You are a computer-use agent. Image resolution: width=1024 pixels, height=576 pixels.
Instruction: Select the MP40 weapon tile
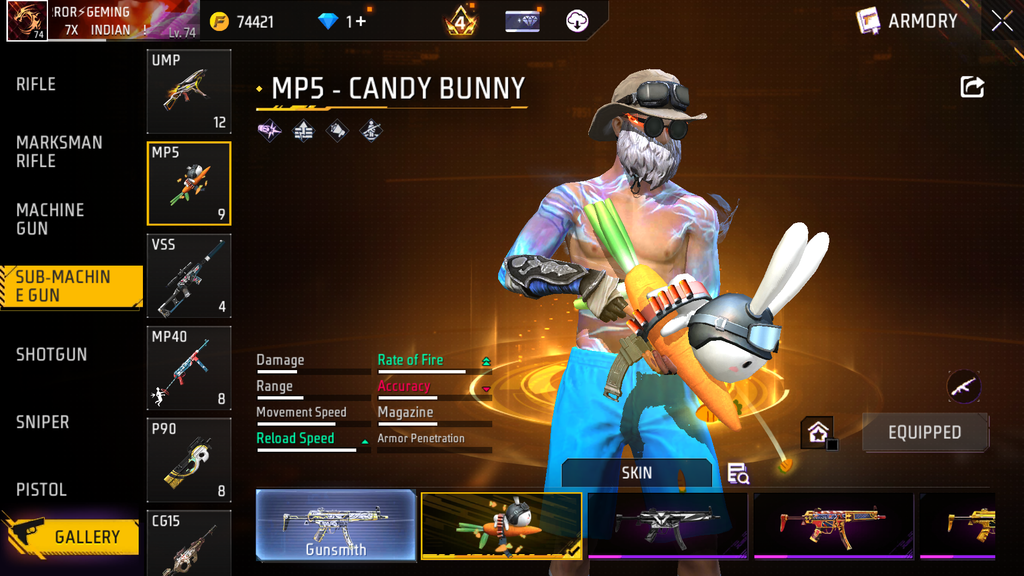[189, 368]
